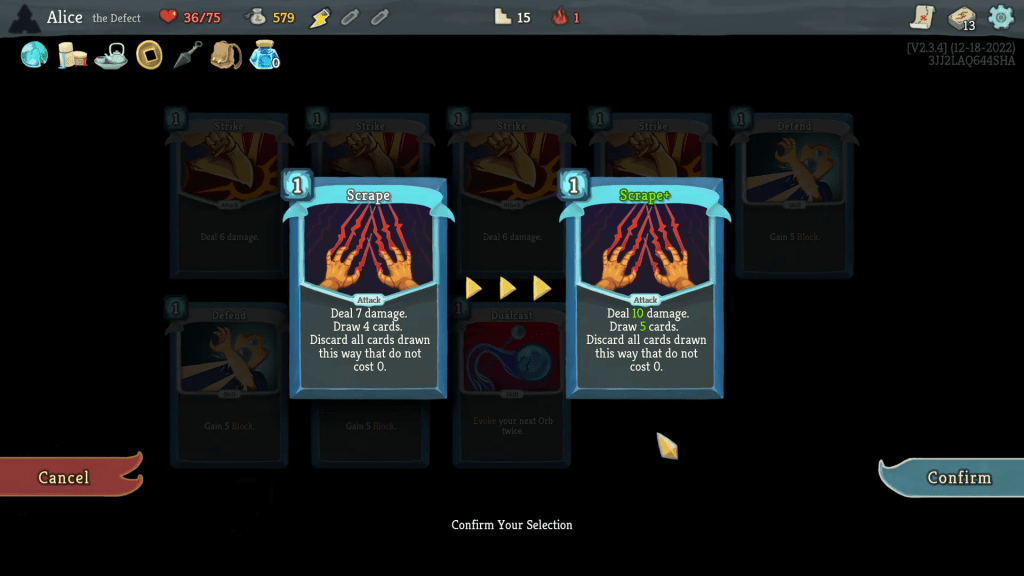Inspect the gold coin relic
The height and width of the screenshot is (576, 1024).
pyautogui.click(x=149, y=55)
